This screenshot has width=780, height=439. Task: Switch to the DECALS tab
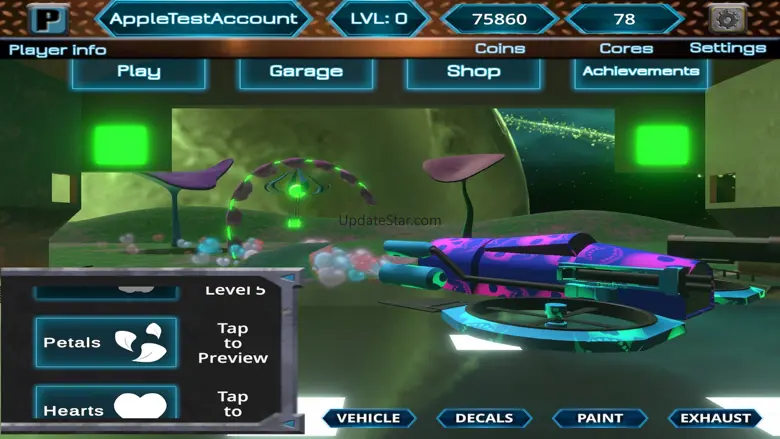[x=484, y=418]
